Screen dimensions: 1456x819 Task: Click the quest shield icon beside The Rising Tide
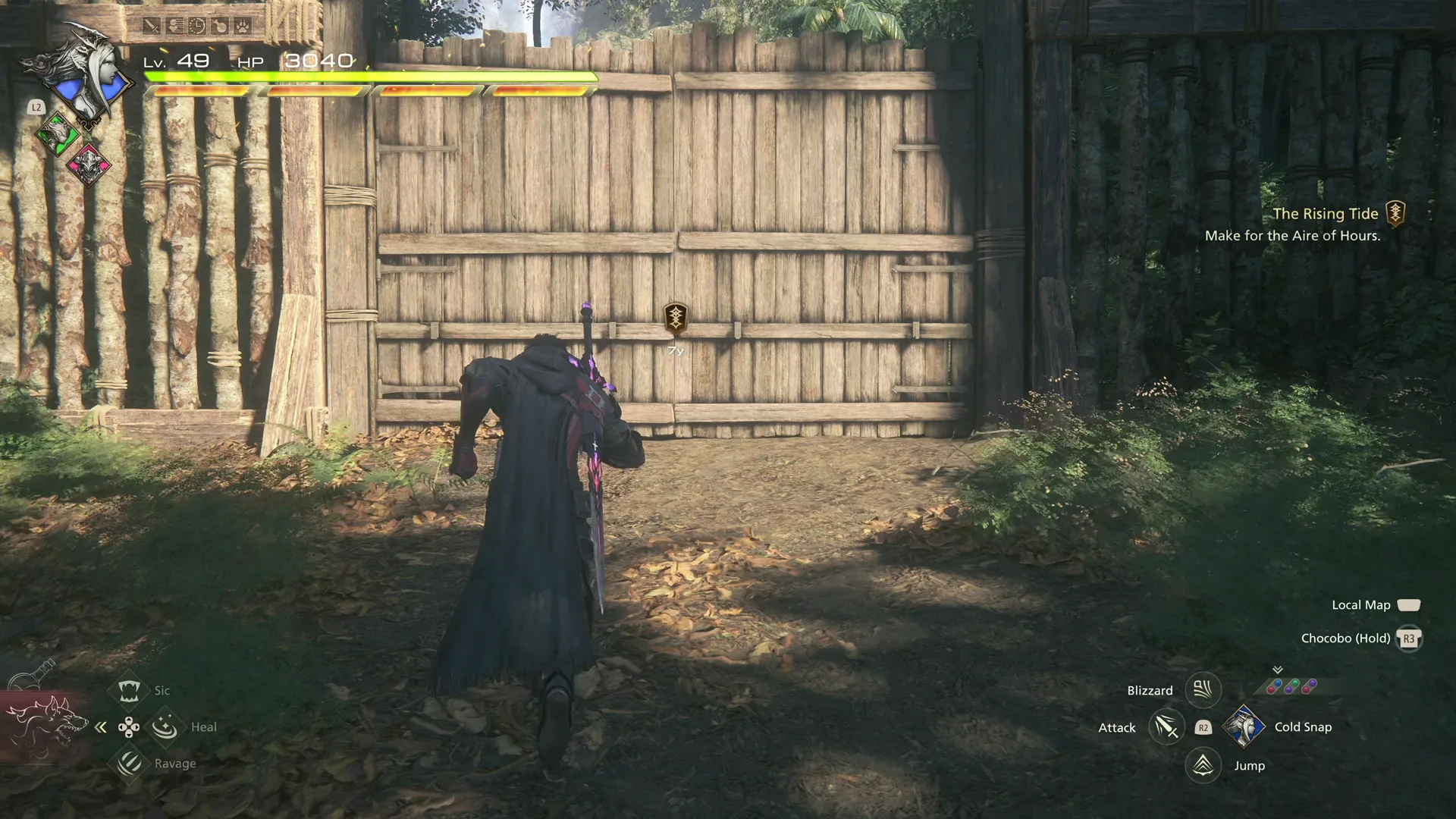coord(1395,213)
